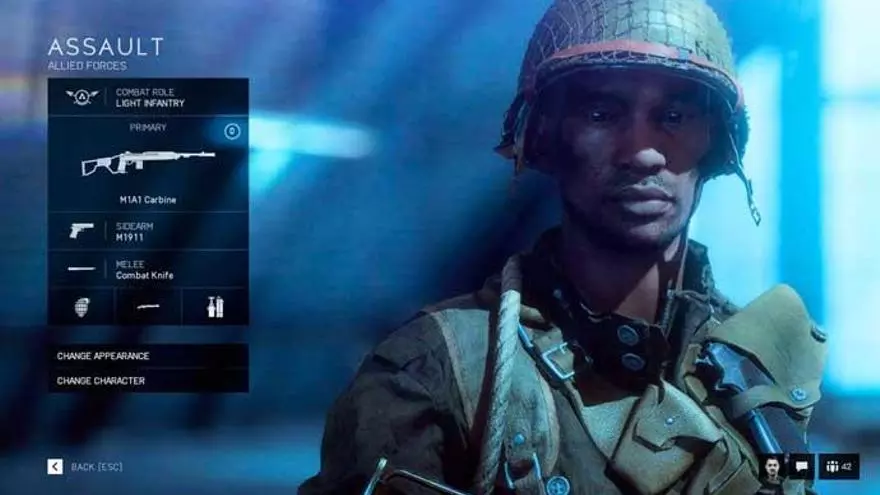Open the chat speech bubble
Viewport: 880px width, 495px height.
(x=801, y=466)
